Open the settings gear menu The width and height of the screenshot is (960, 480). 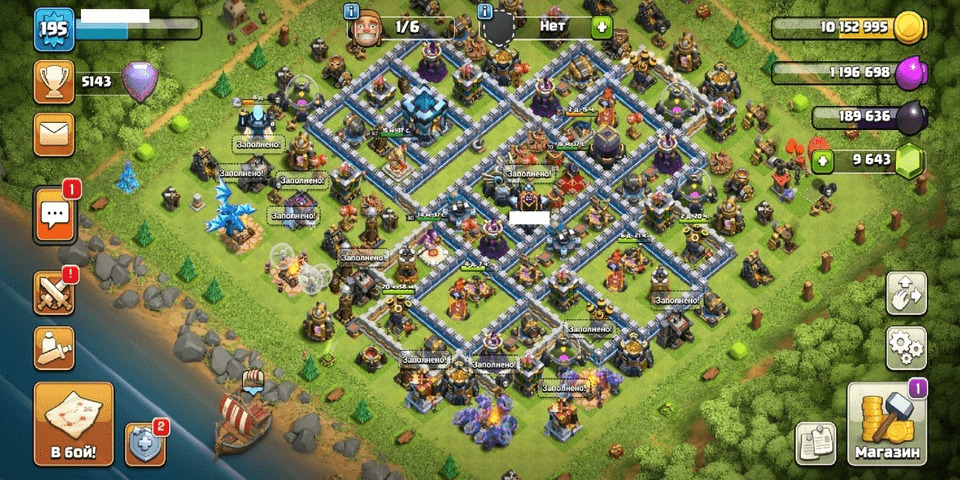point(906,347)
